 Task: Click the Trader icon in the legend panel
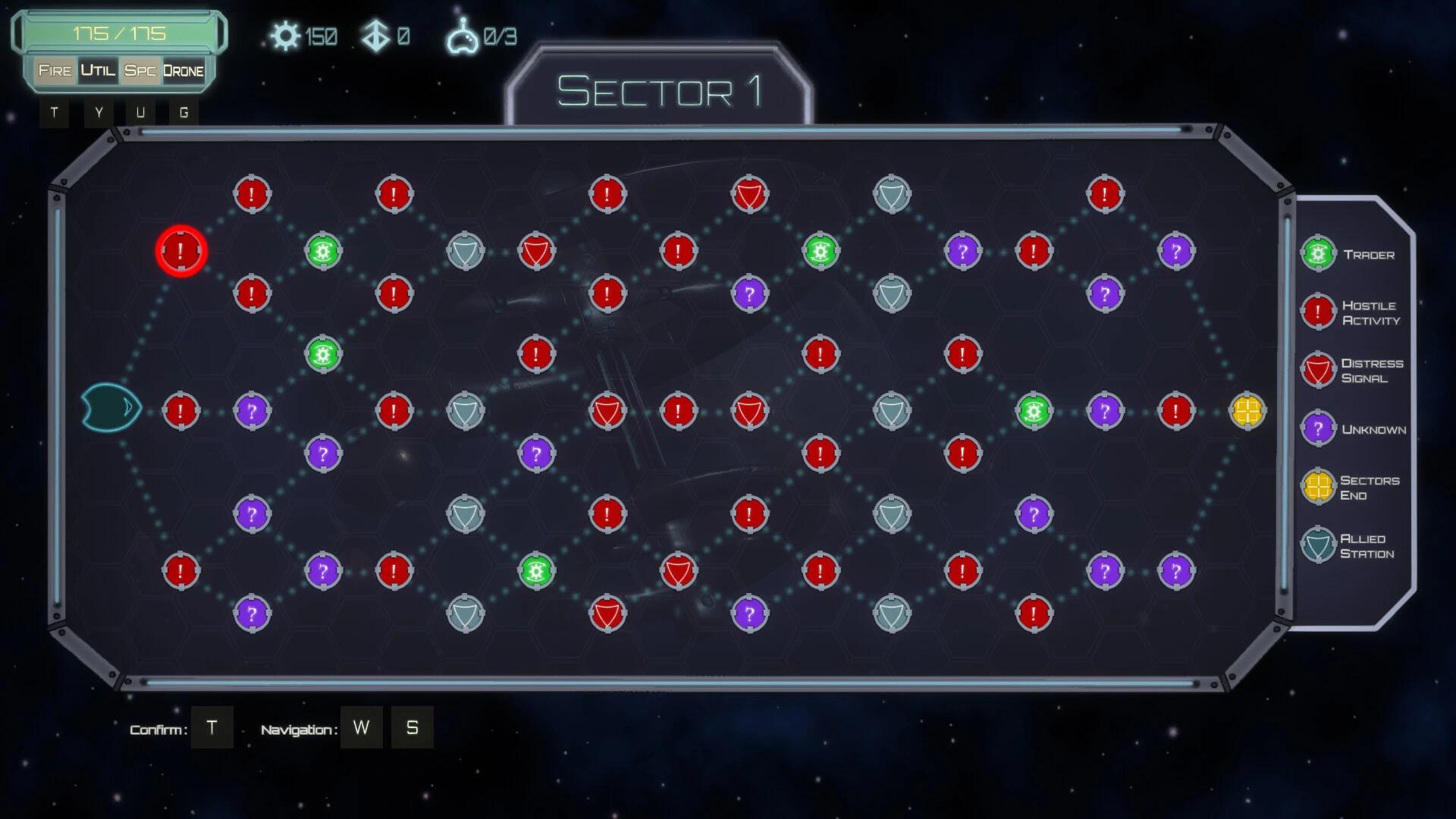(x=1318, y=253)
